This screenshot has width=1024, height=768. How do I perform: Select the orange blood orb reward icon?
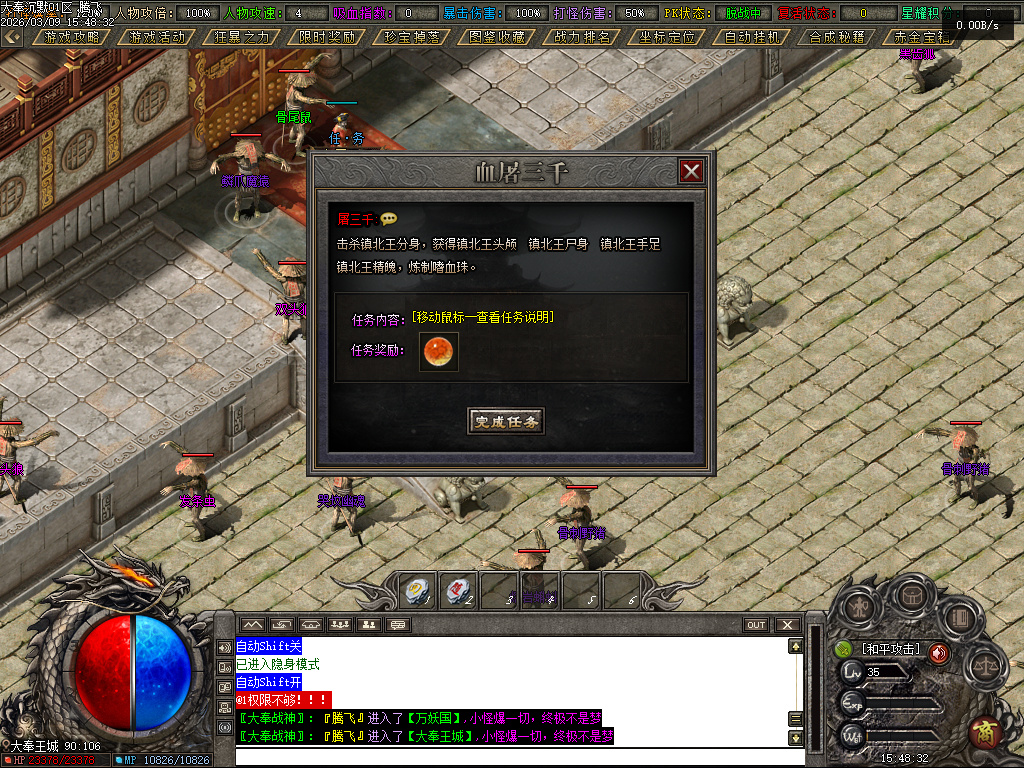(x=438, y=352)
